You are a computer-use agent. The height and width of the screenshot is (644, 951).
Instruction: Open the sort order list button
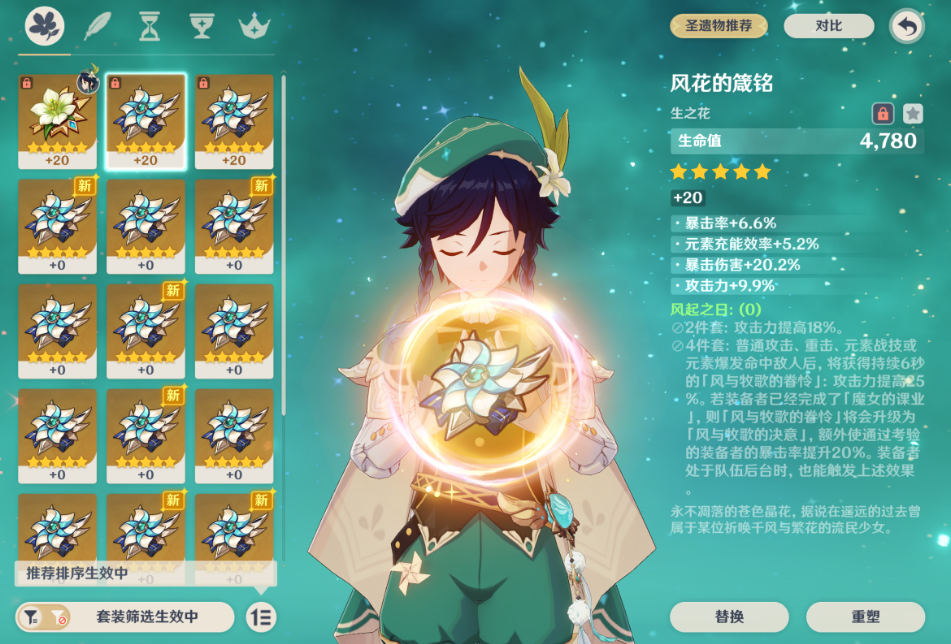pyautogui.click(x=261, y=617)
